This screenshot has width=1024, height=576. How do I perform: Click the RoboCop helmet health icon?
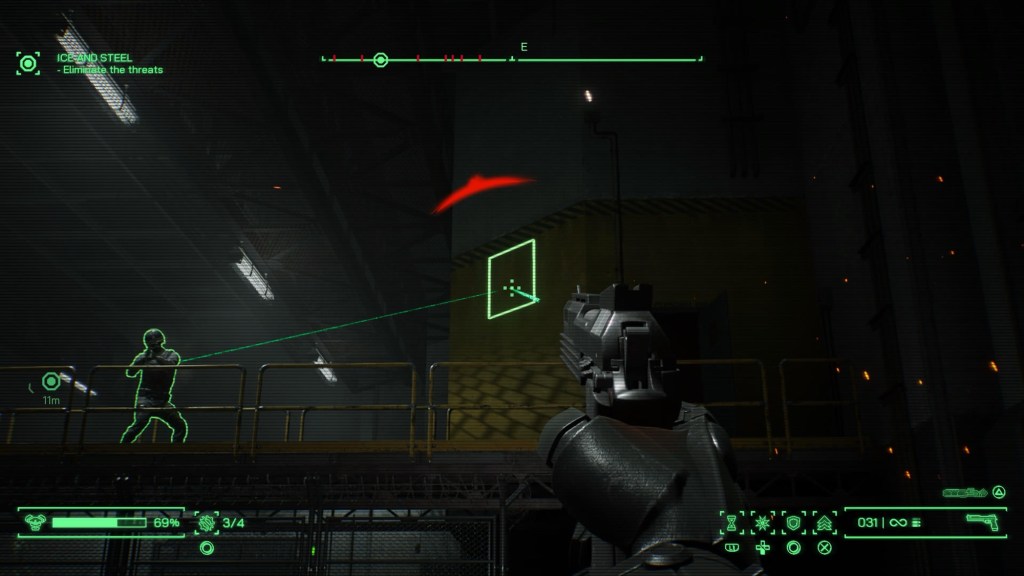[34, 522]
